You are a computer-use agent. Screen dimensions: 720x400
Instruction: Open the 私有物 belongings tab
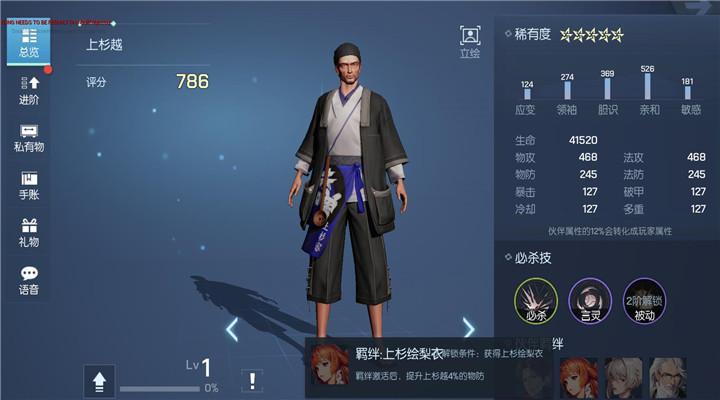pos(29,138)
